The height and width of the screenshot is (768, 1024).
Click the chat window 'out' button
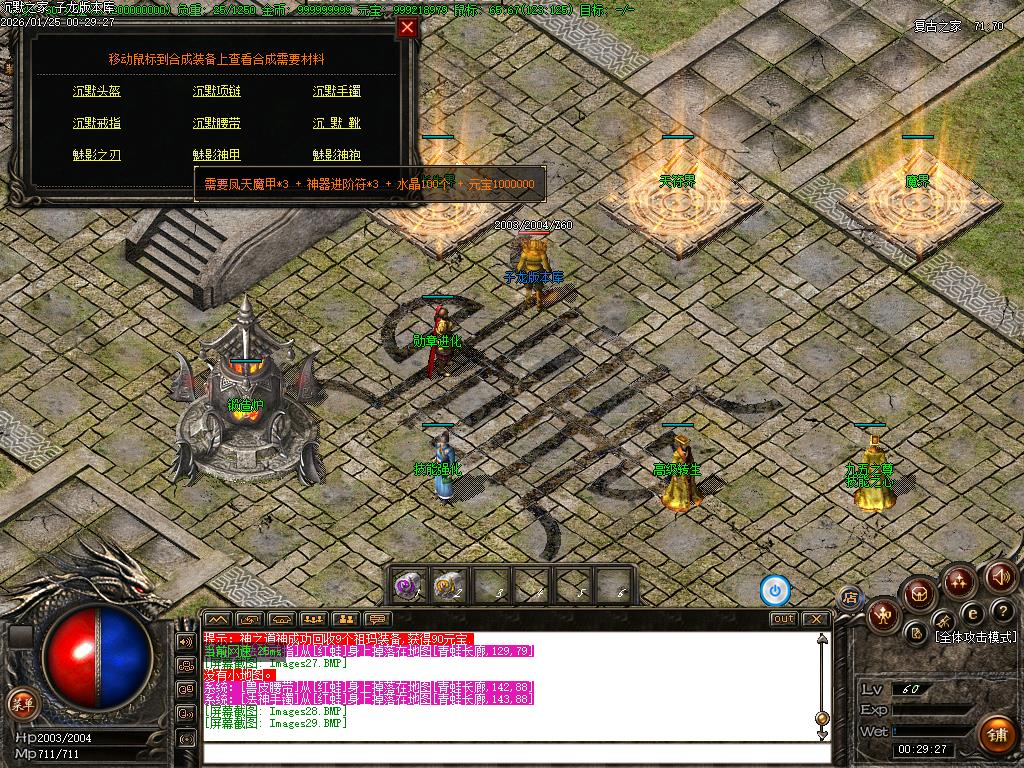point(783,619)
